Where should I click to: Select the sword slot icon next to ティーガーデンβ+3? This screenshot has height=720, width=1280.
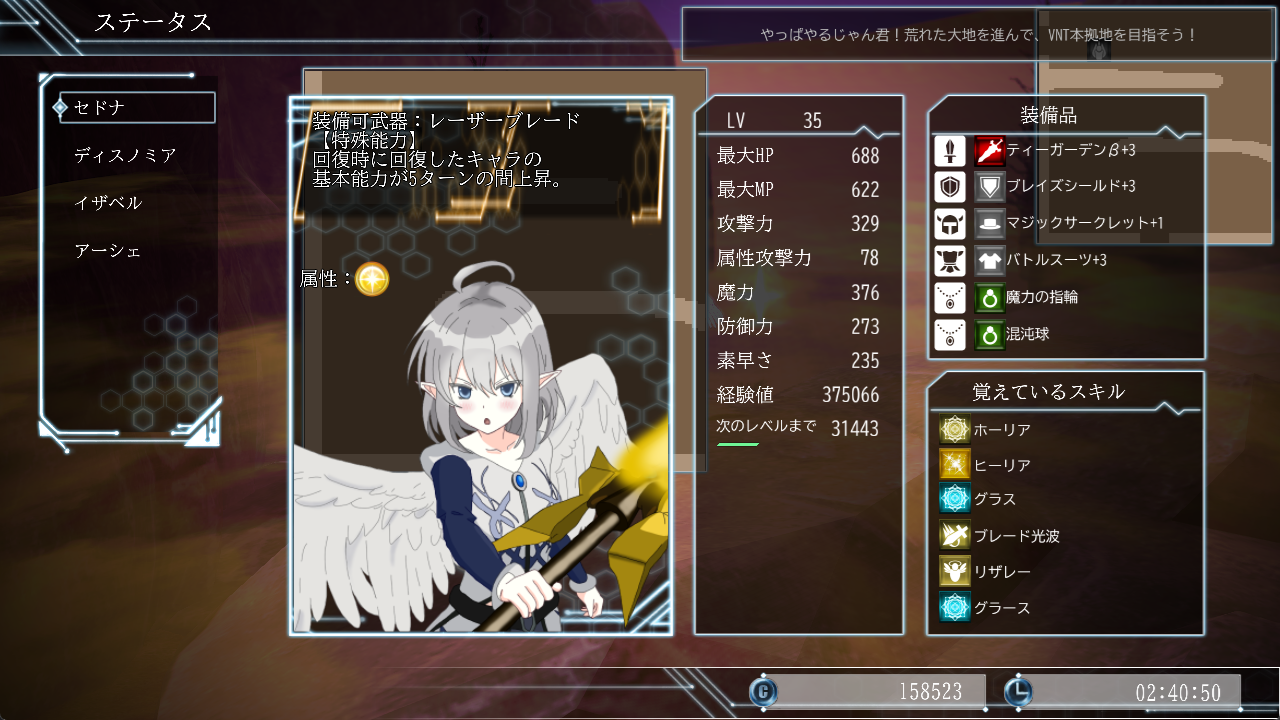(949, 151)
